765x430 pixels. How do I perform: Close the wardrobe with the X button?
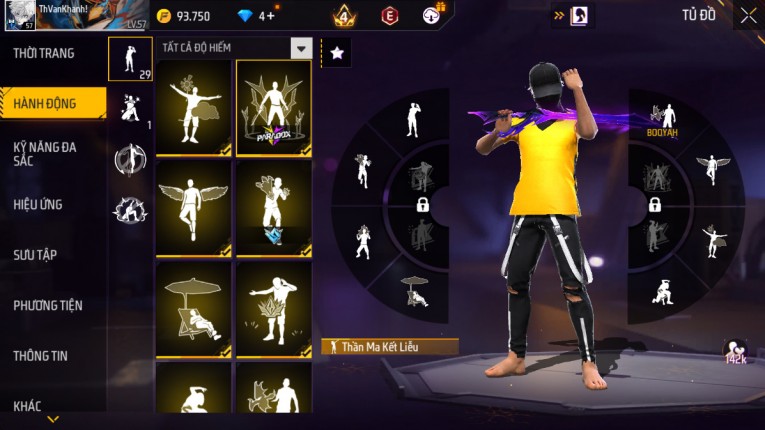(x=748, y=15)
